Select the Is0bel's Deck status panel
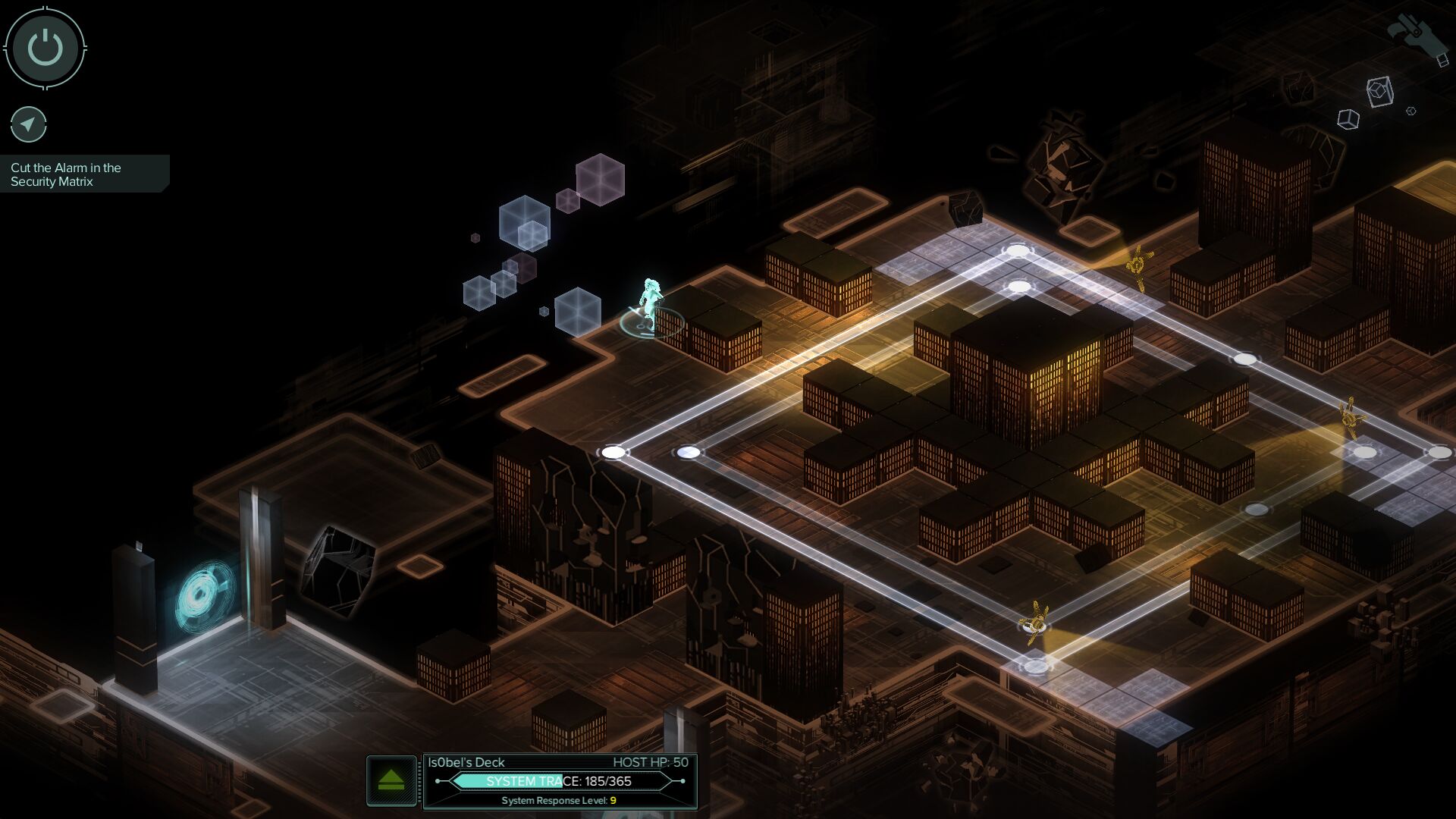 tap(560, 780)
